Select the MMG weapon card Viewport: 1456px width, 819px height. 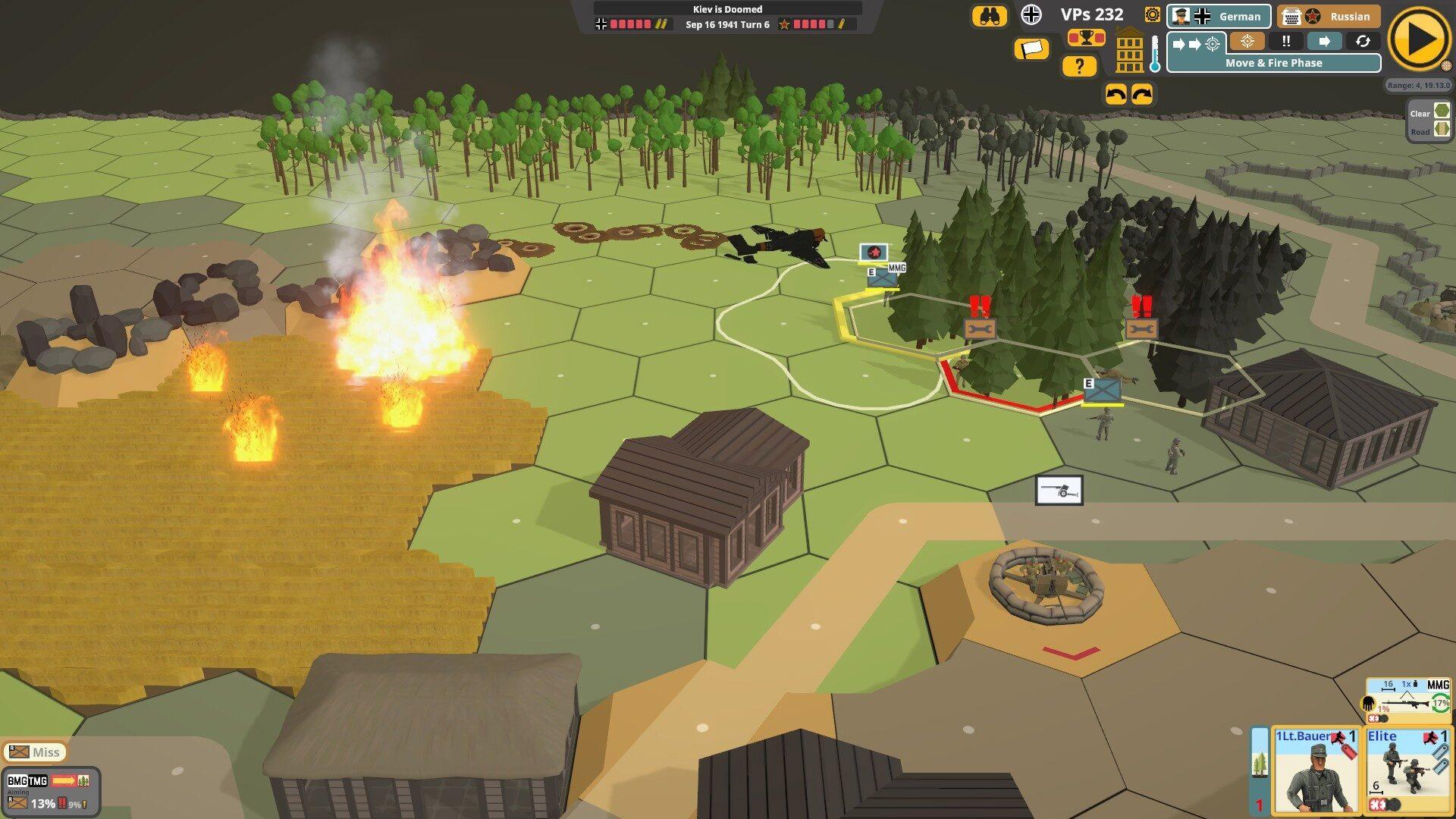click(1408, 699)
